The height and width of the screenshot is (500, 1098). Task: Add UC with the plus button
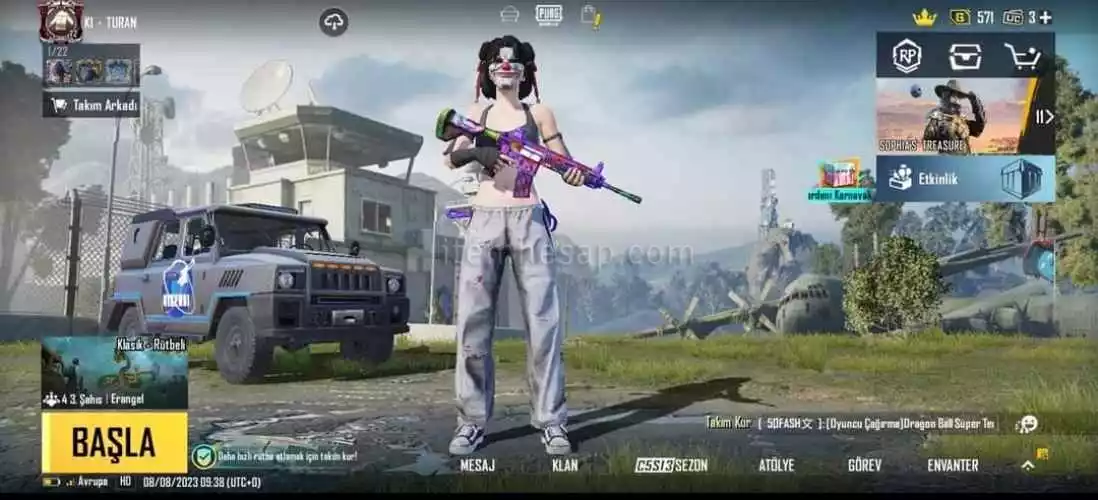[x=1045, y=17]
